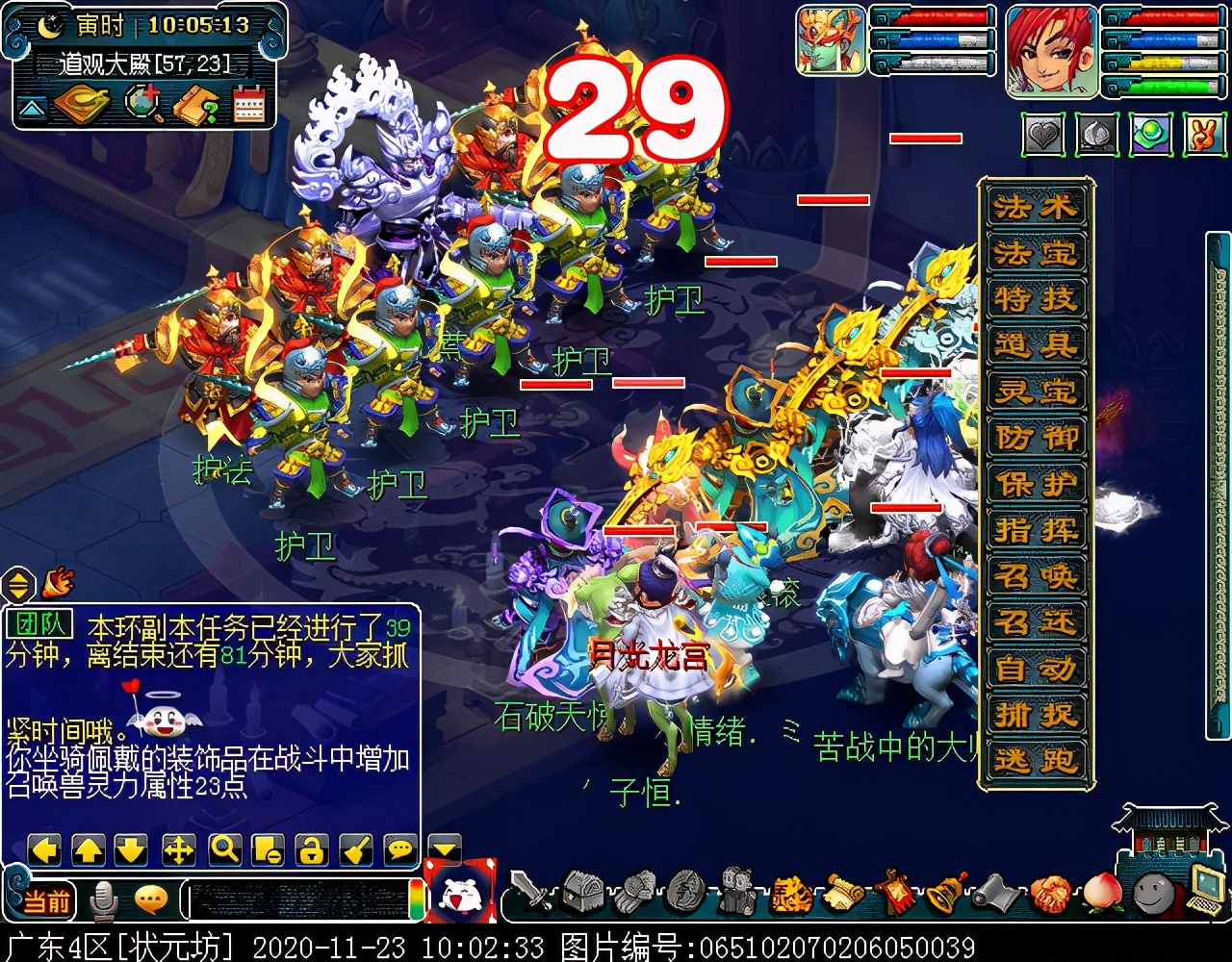
Task: Switch to the 当前 chat channel tab
Action: [x=46, y=899]
